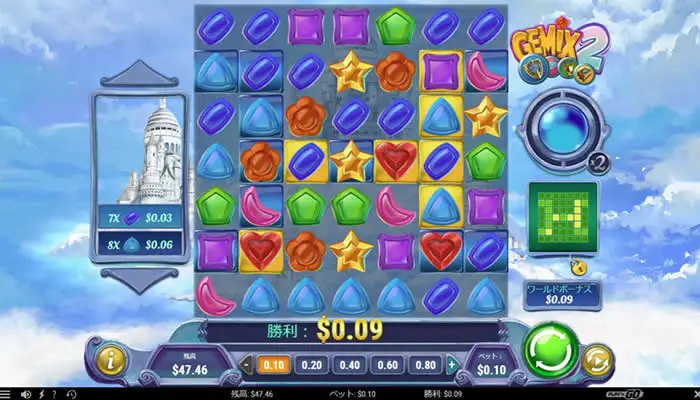The height and width of the screenshot is (400, 700).
Task: Toggle the lightning bolt fast play icon
Action: tap(40, 393)
